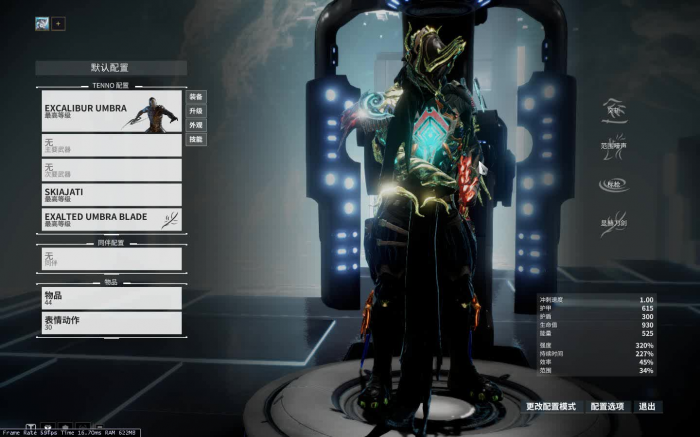
Task: Choose the Skiajati melee weapon slot
Action: [111, 194]
